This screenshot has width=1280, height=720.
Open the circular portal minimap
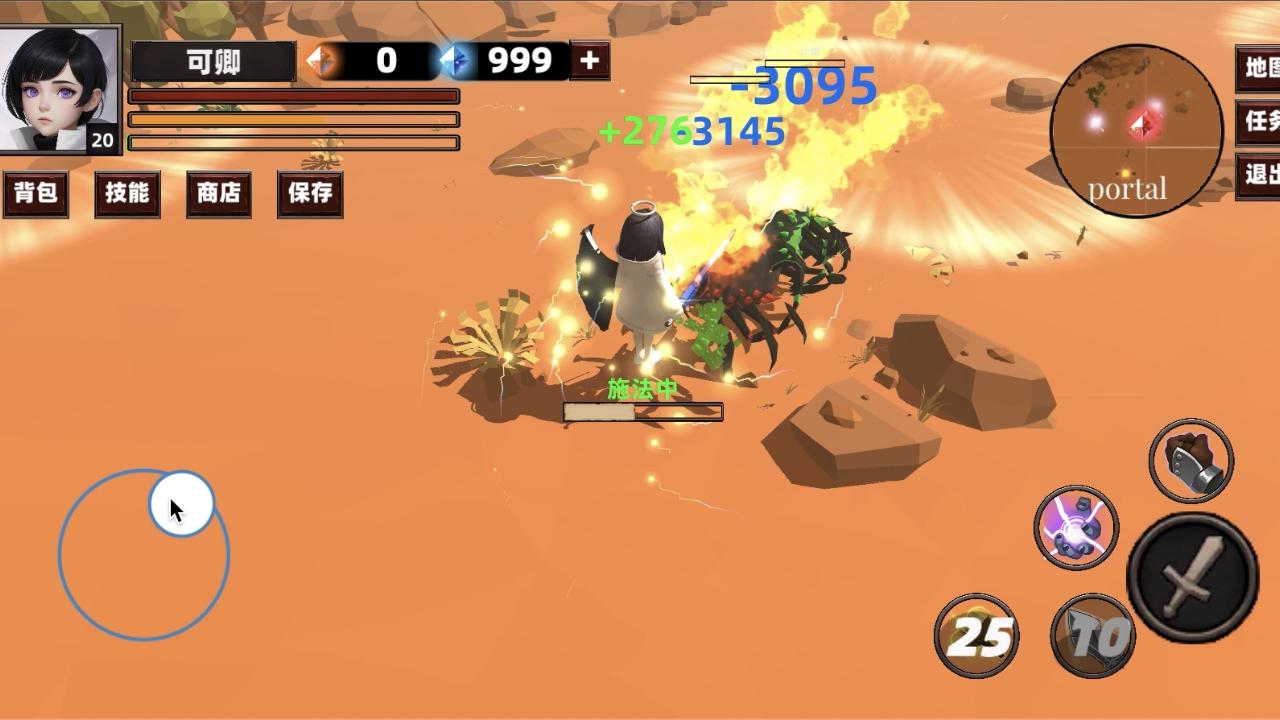pos(1136,131)
